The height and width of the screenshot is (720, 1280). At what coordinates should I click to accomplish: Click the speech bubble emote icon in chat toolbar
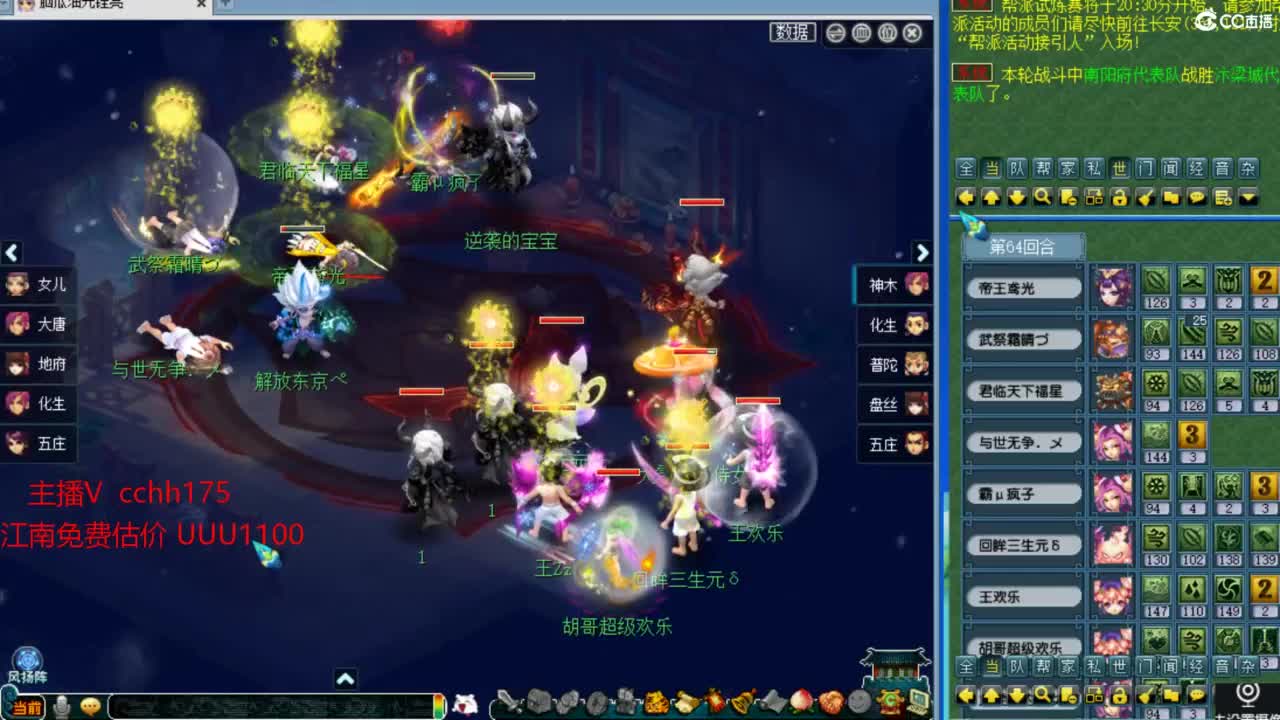(x=1198, y=198)
